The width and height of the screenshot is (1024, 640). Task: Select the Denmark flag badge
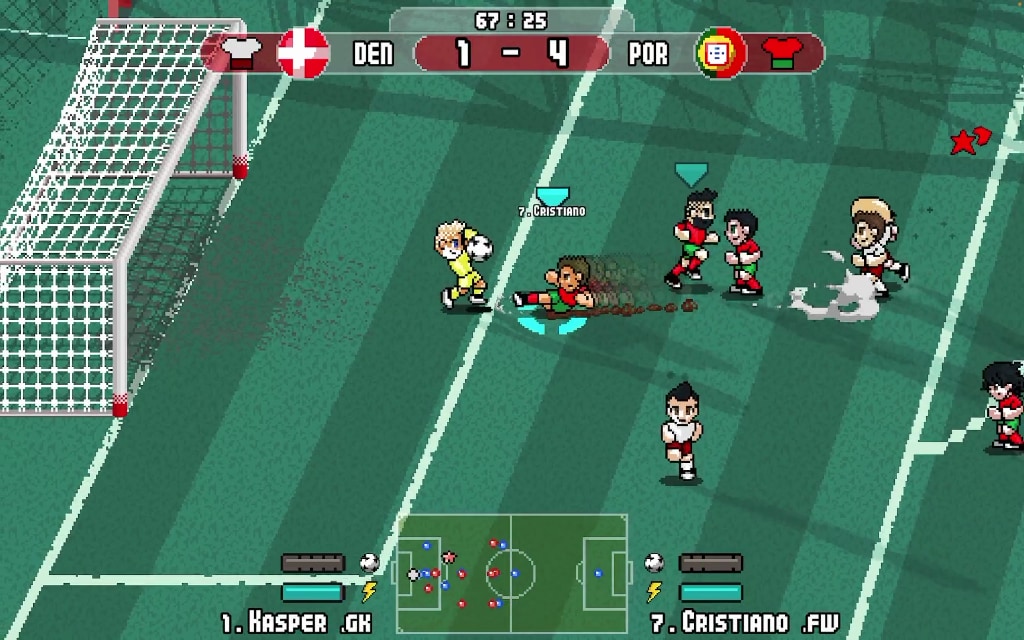tap(303, 52)
